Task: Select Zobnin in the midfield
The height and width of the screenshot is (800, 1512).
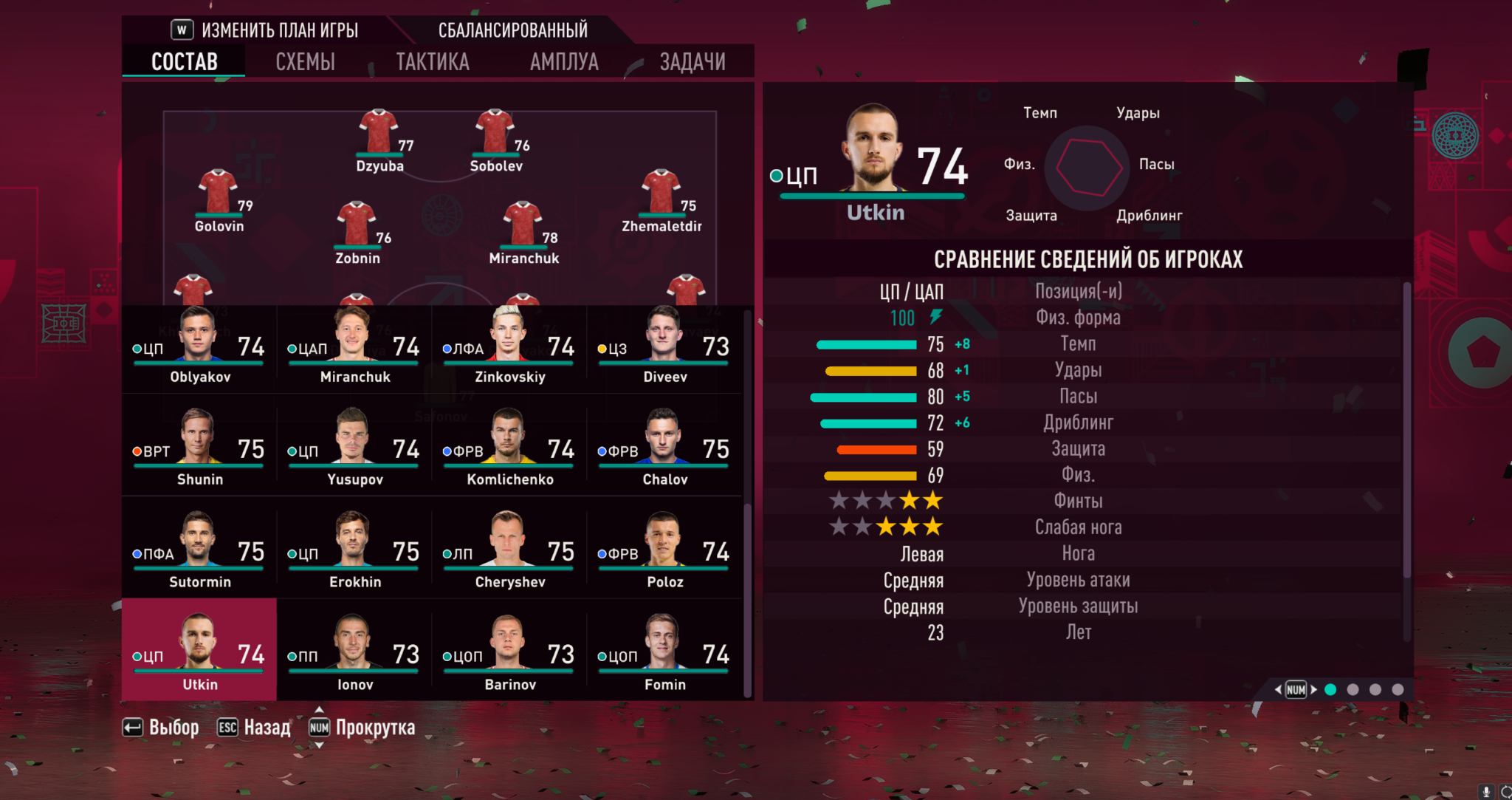Action: click(x=357, y=233)
